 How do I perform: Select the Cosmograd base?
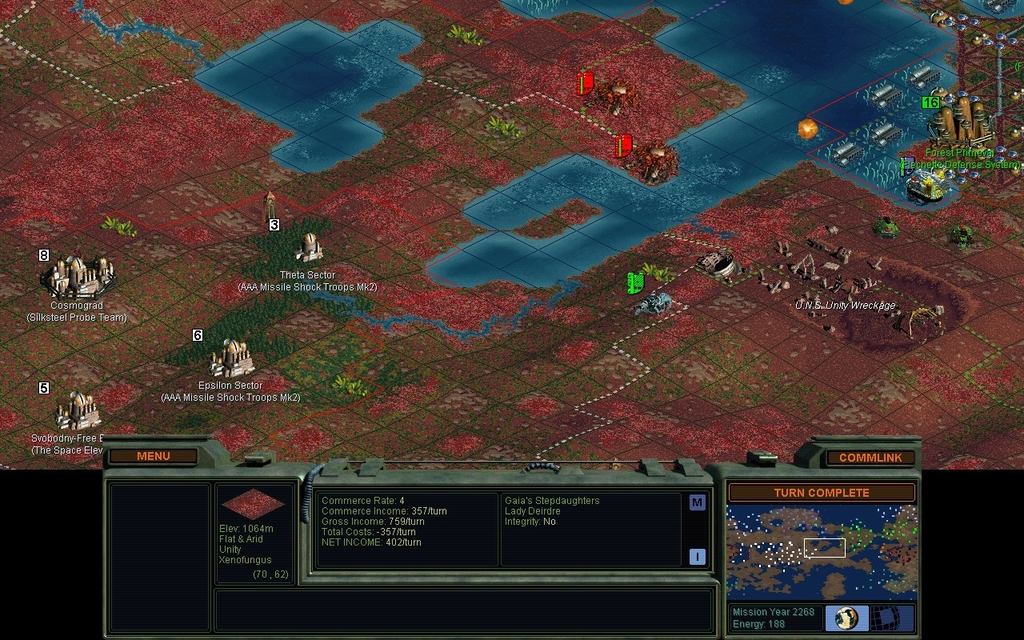[77, 275]
